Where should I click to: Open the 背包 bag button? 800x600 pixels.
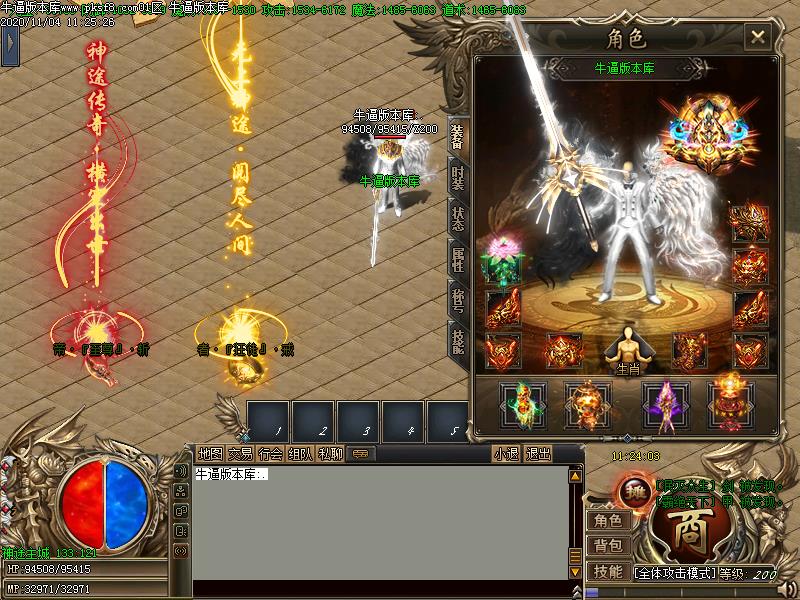click(607, 545)
